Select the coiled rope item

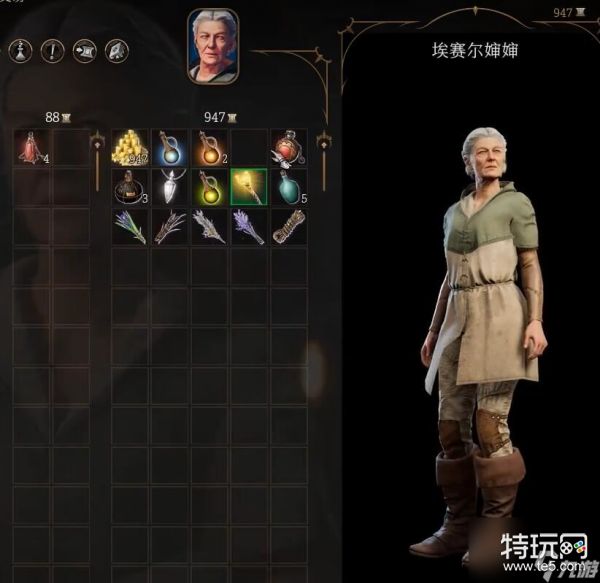point(288,226)
